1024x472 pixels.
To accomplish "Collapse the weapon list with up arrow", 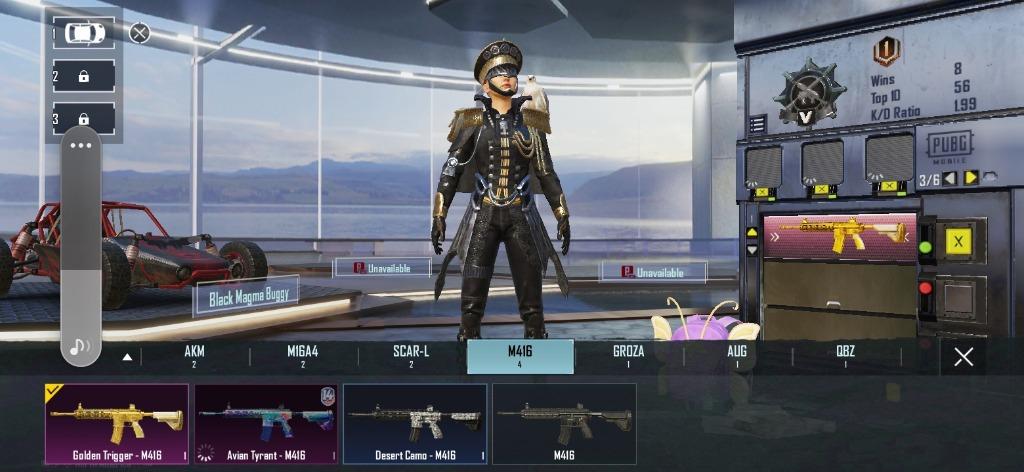I will pyautogui.click(x=127, y=357).
